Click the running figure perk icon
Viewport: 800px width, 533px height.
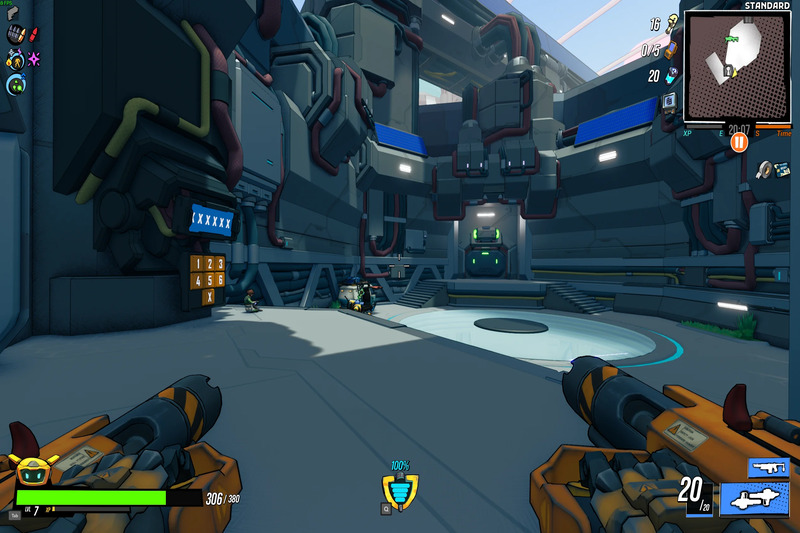[x=15, y=60]
